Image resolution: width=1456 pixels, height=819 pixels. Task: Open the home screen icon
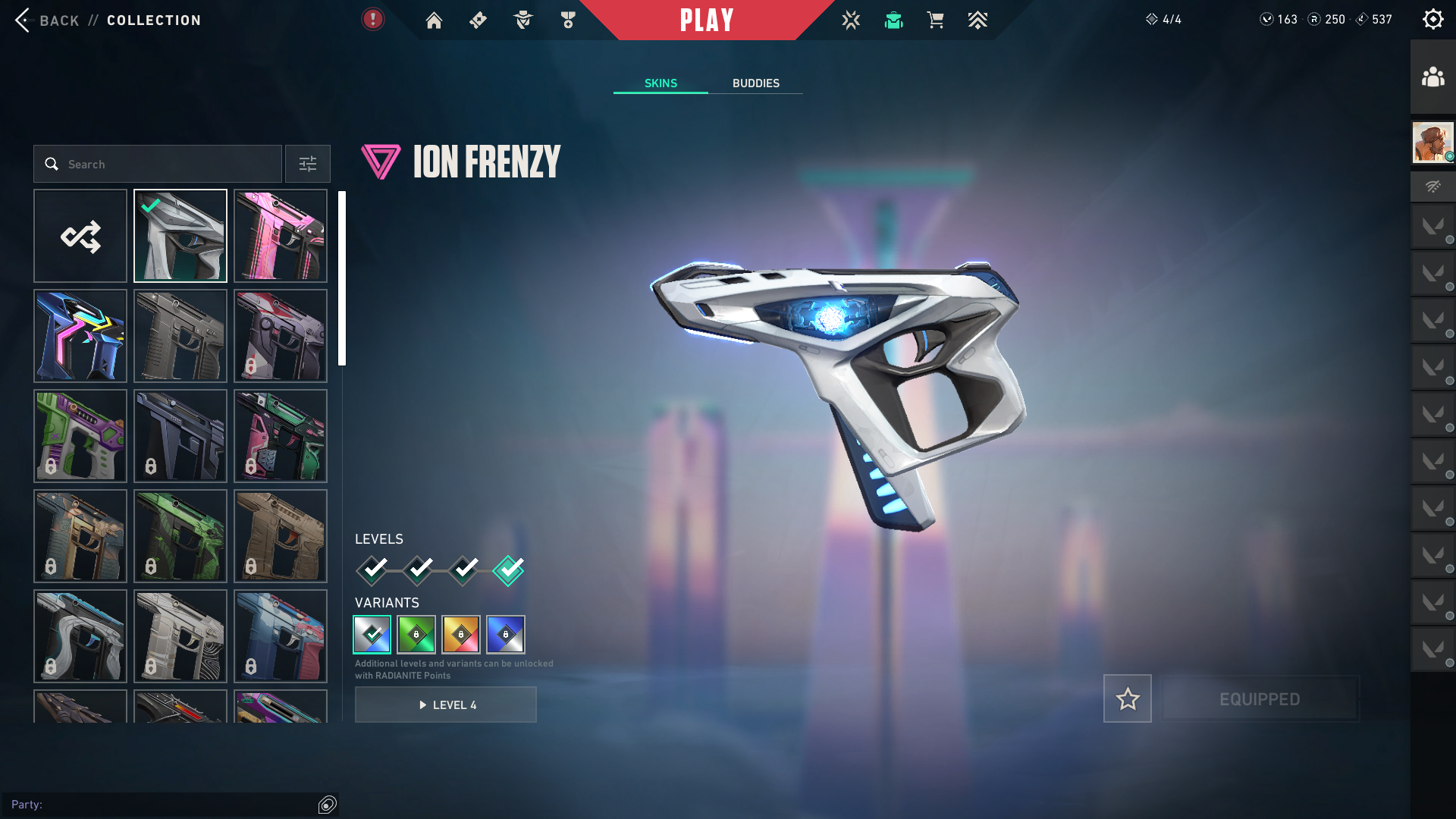(x=434, y=20)
